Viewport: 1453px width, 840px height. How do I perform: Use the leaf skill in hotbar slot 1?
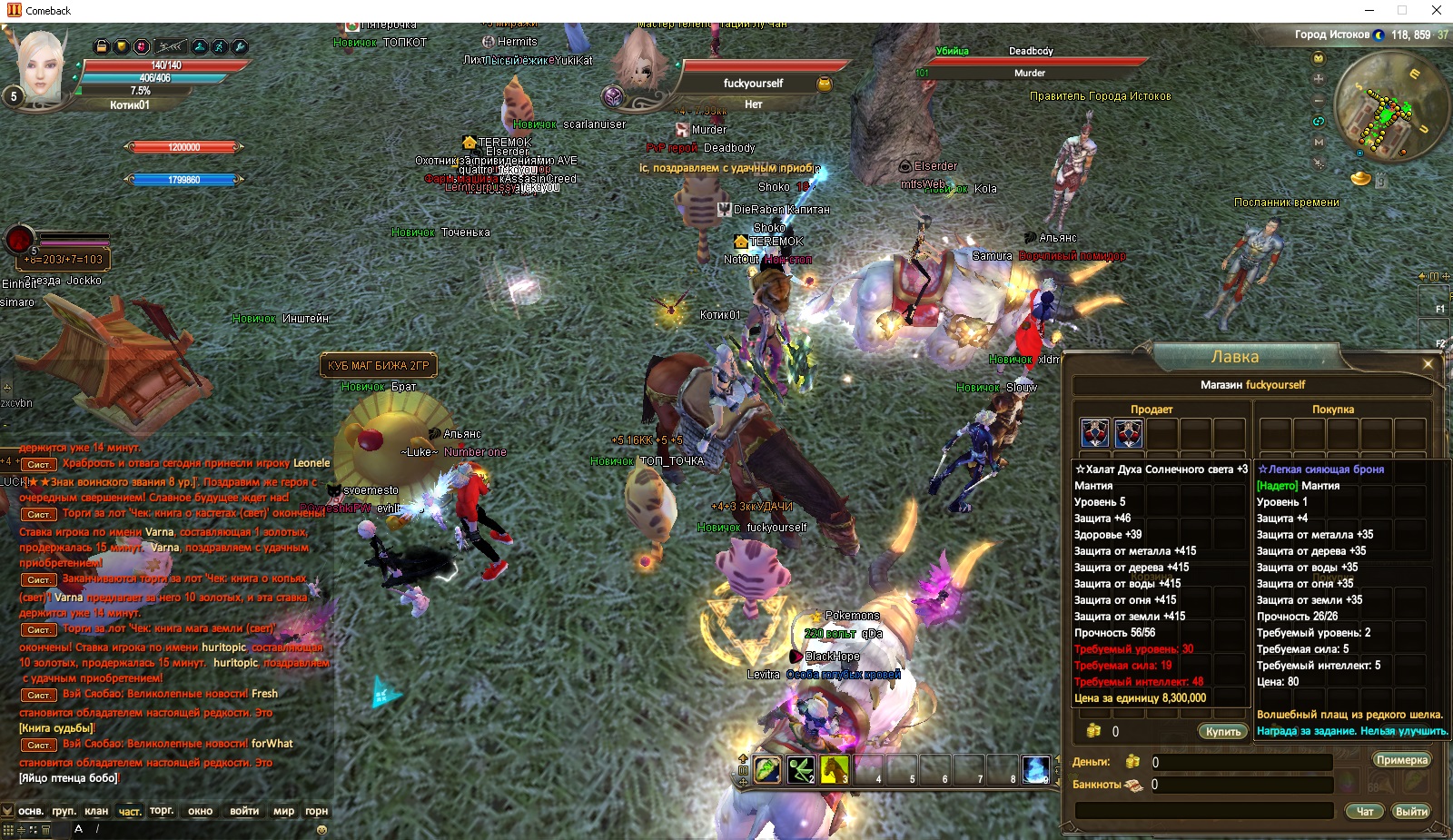(767, 769)
